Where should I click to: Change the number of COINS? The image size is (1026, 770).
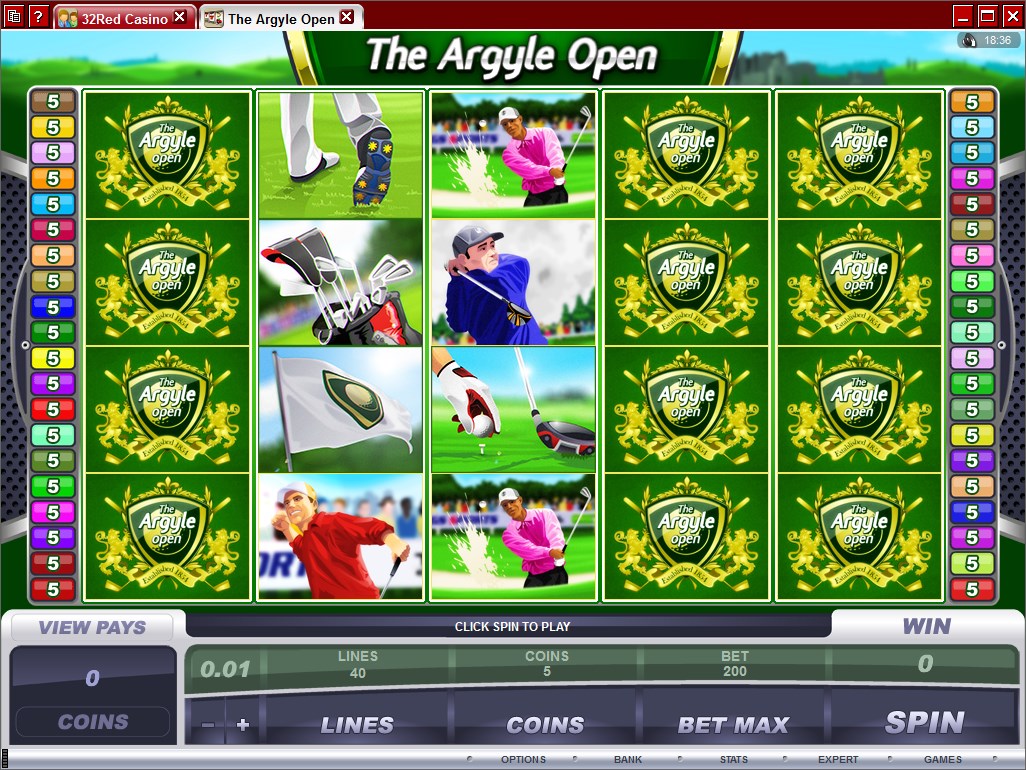coord(545,724)
